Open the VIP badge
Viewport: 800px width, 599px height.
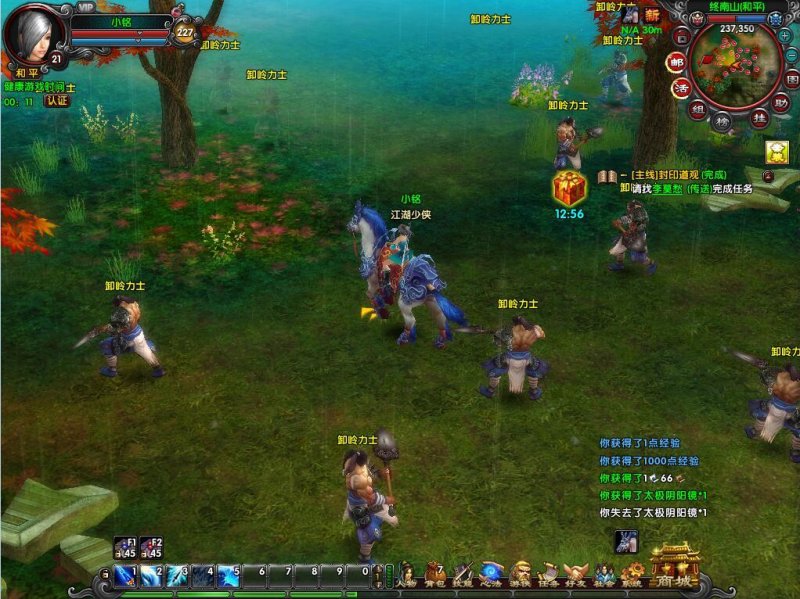[86, 7]
